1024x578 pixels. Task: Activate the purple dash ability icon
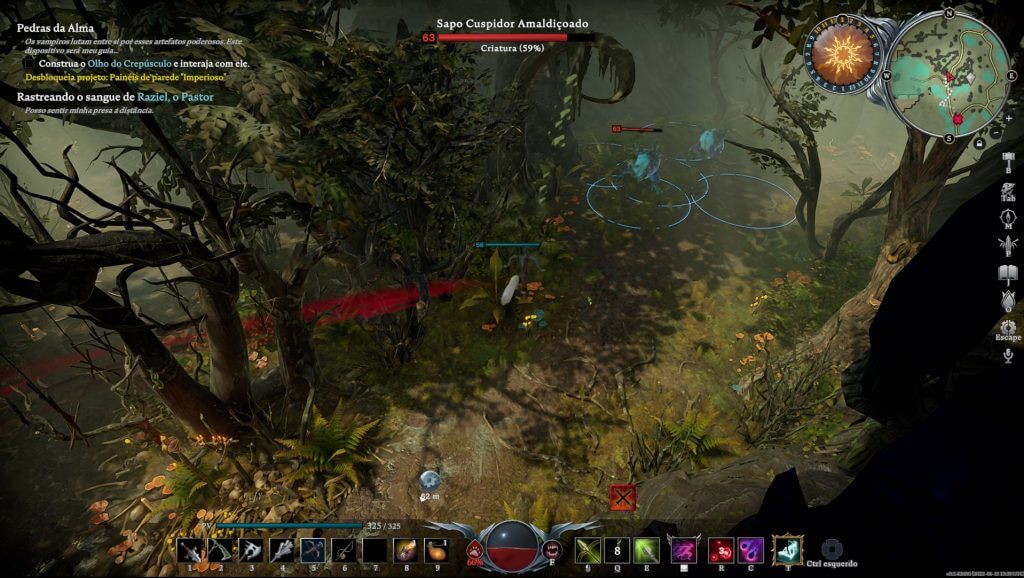point(684,549)
